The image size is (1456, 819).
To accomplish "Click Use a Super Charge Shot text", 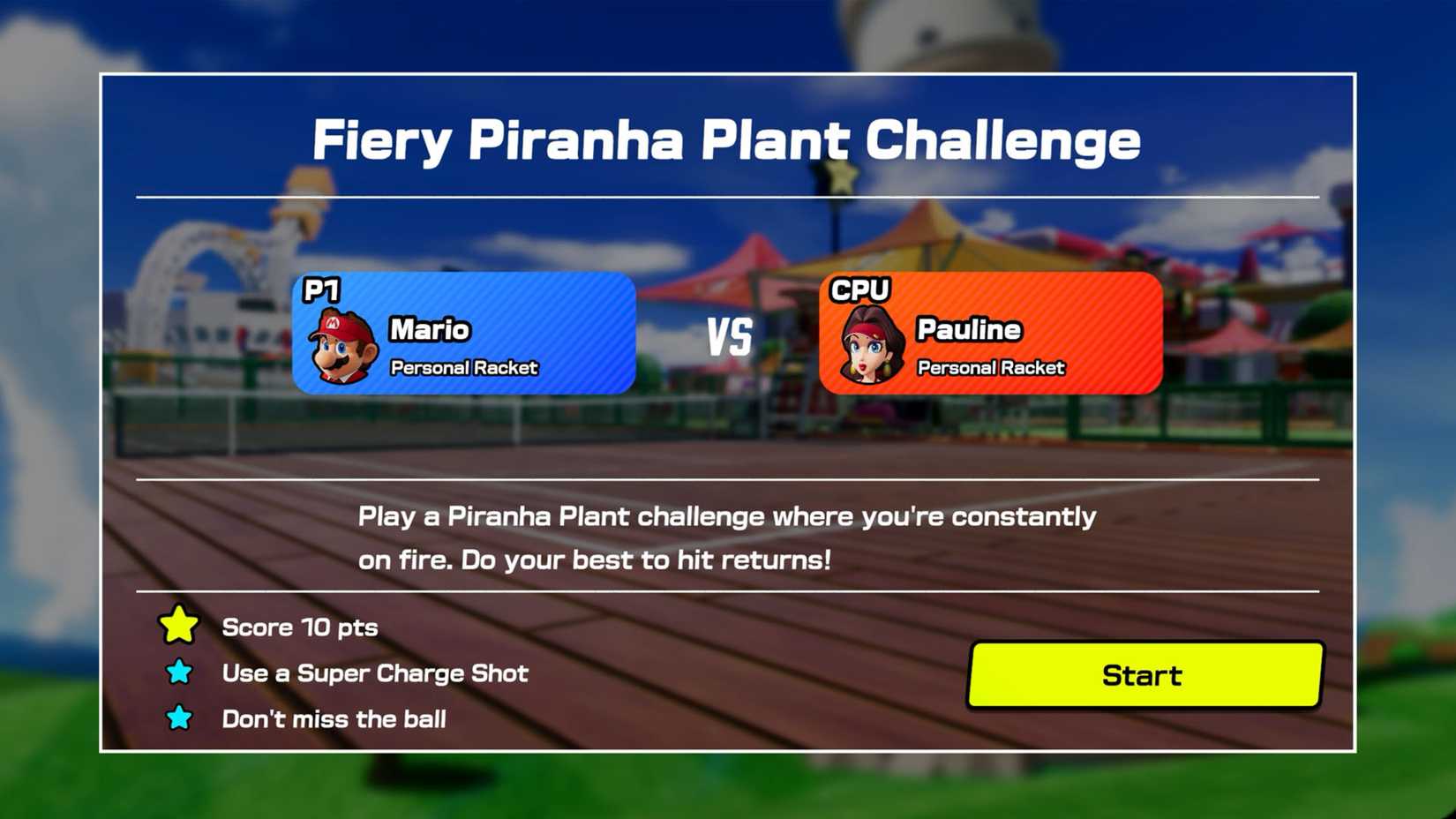I will (374, 672).
